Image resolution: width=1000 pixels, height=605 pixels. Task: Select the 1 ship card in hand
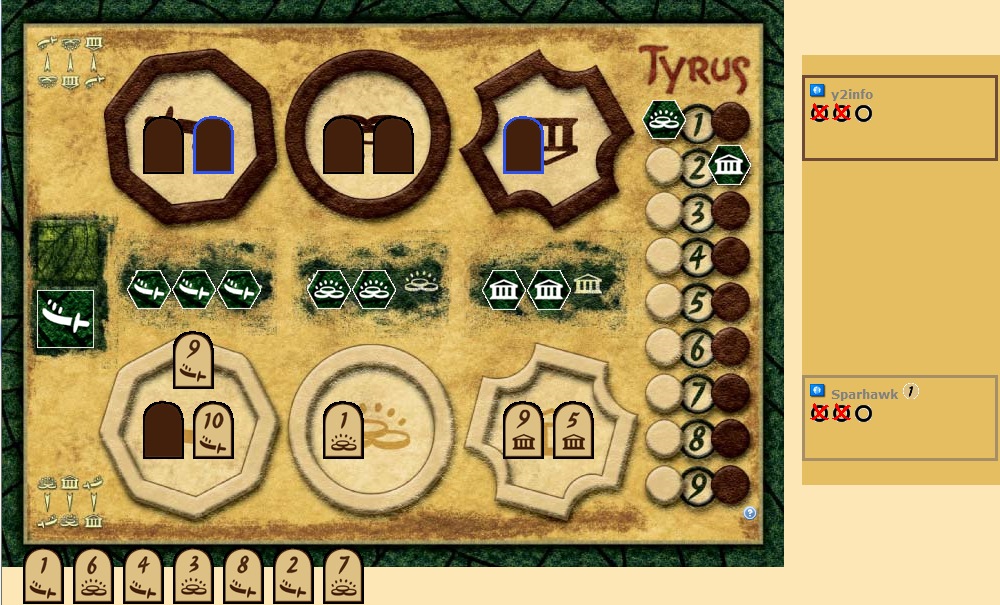43,577
